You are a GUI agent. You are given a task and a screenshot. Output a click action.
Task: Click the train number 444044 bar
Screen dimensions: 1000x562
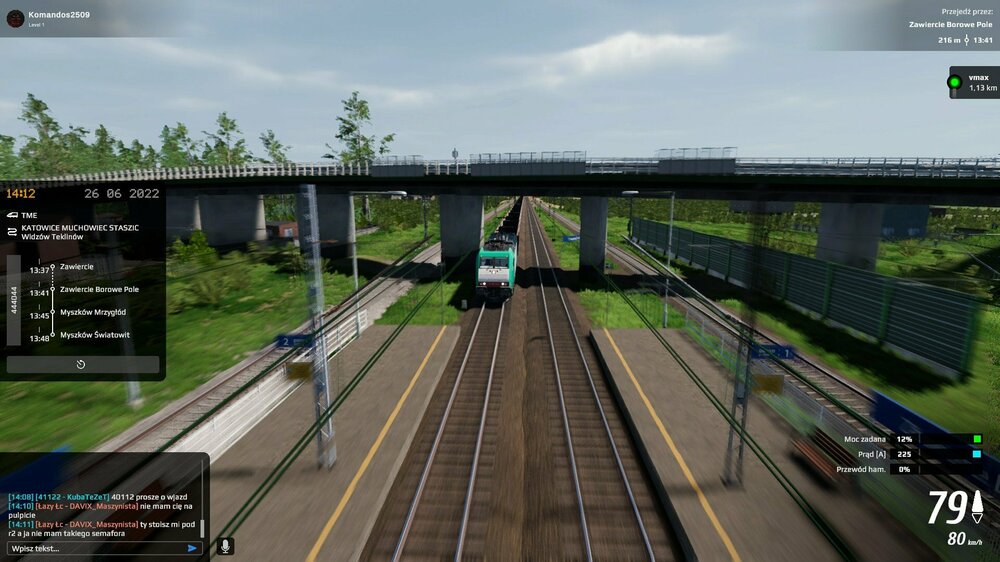[x=14, y=302]
